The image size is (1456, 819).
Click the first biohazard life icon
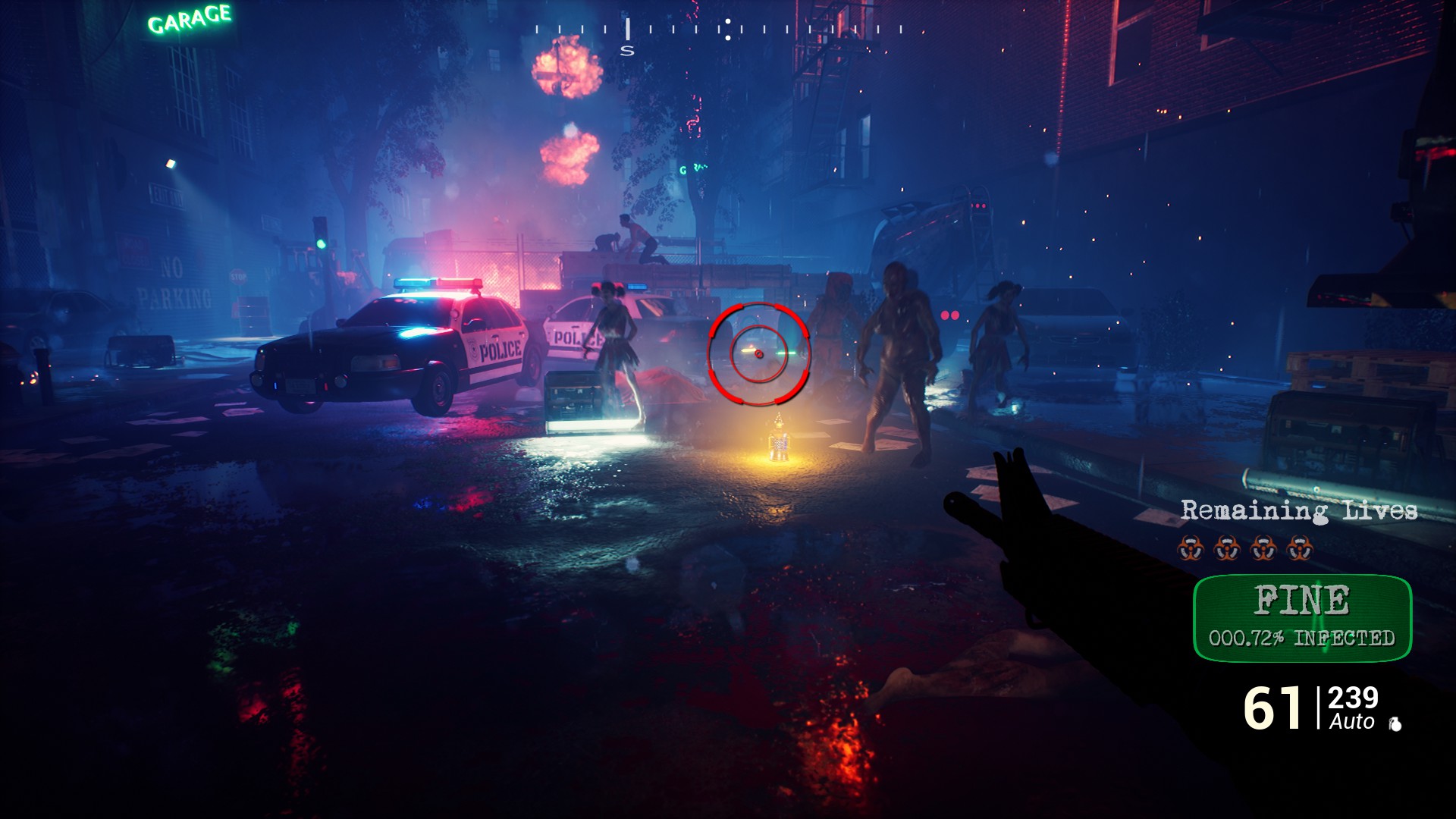point(1191,549)
